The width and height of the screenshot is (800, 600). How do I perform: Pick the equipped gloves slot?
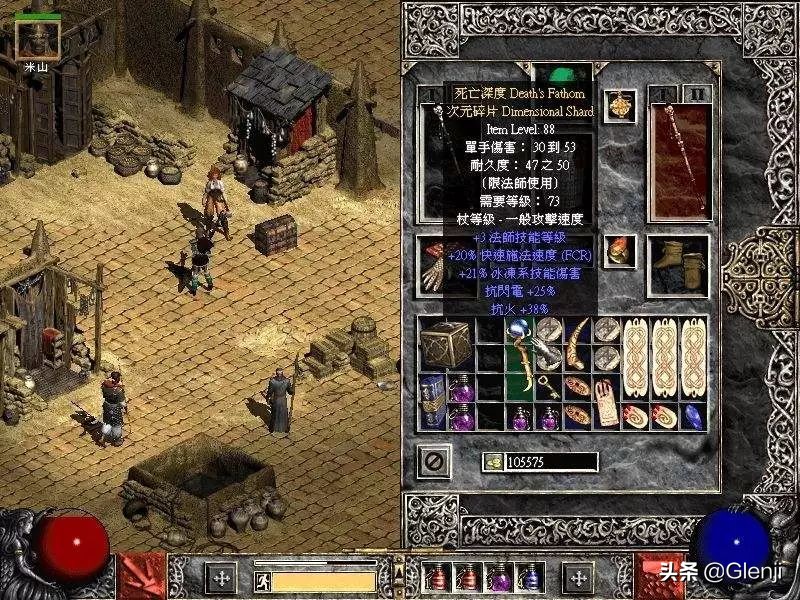coord(433,263)
